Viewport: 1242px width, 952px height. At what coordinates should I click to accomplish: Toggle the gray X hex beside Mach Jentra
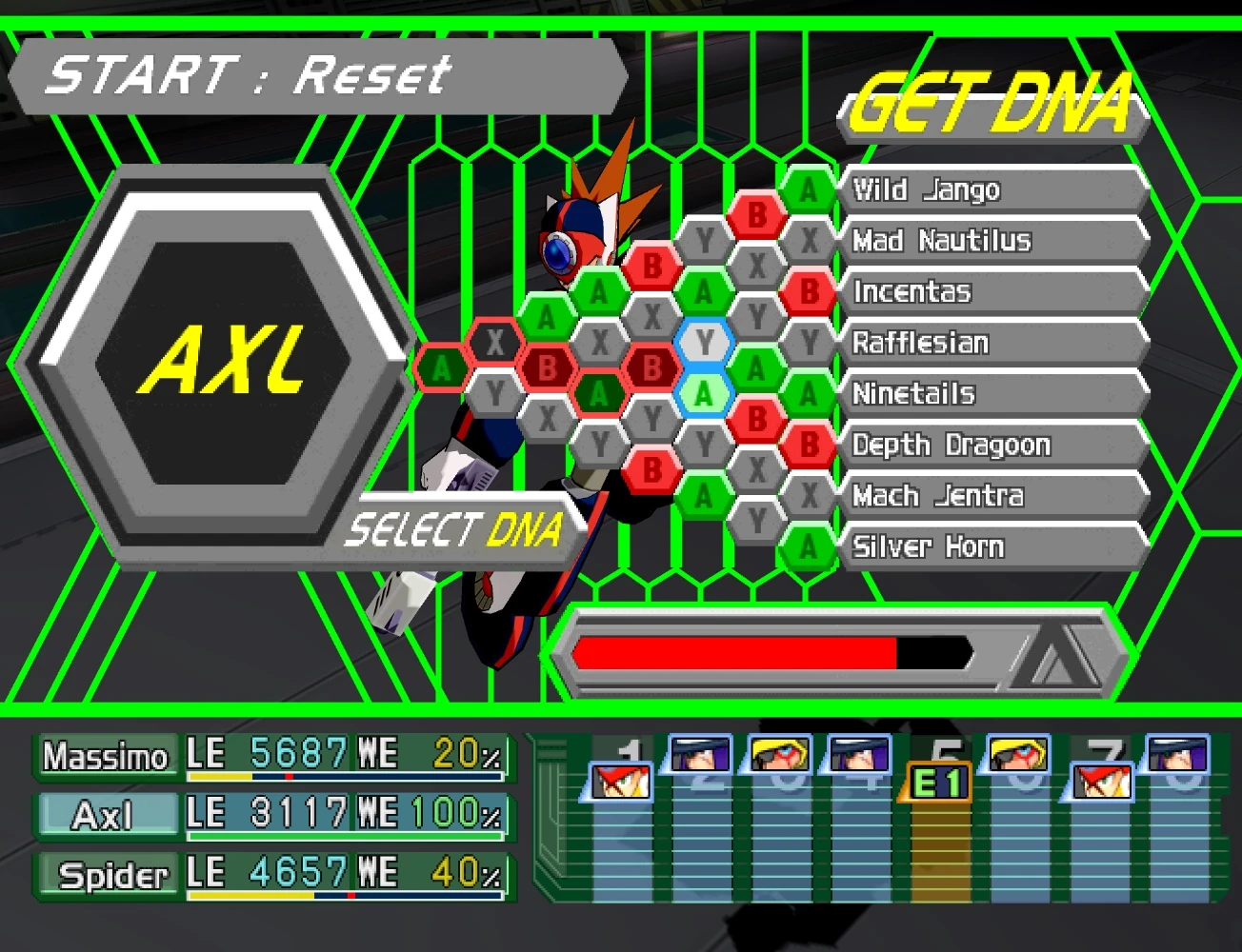[x=809, y=494]
